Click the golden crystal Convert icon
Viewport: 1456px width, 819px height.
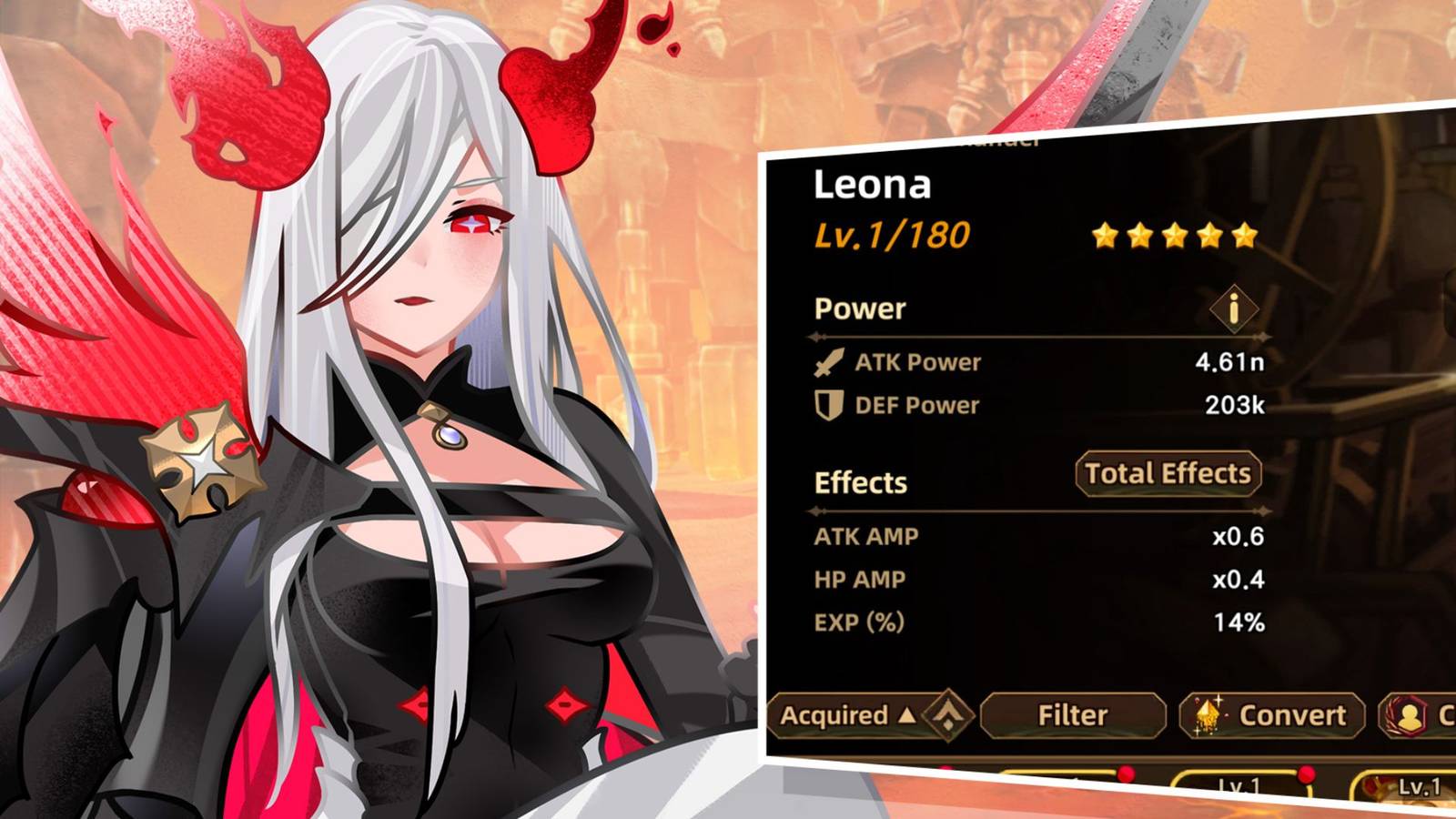pyautogui.click(x=1207, y=714)
